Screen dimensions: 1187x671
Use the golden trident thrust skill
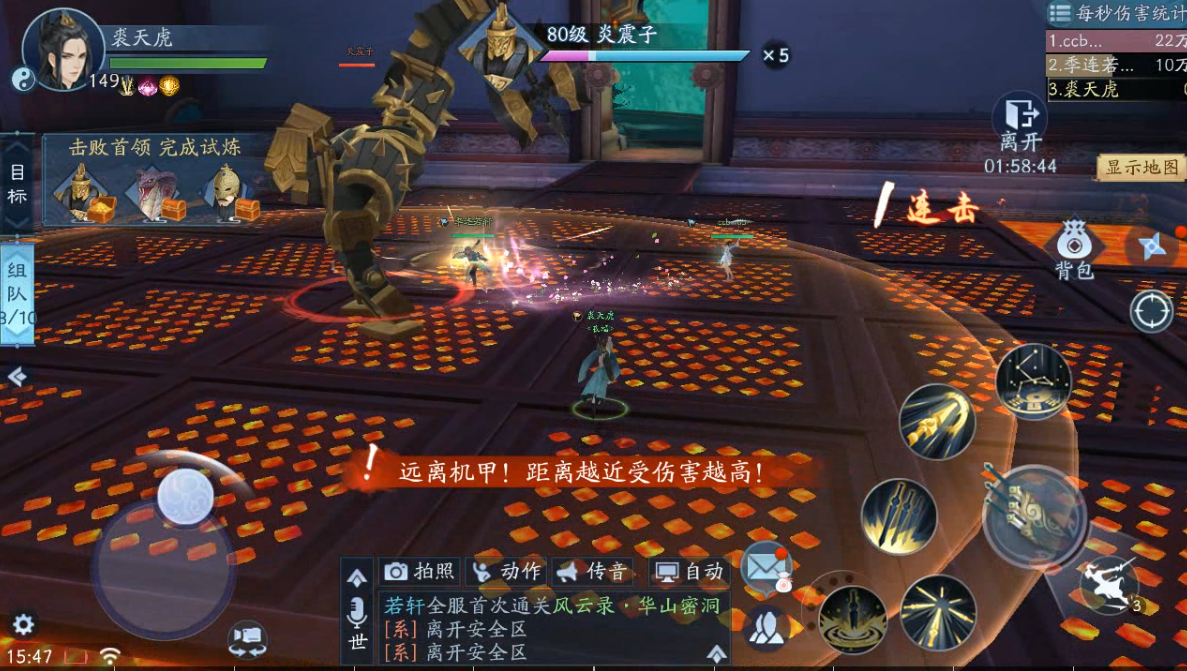pyautogui.click(x=937, y=422)
